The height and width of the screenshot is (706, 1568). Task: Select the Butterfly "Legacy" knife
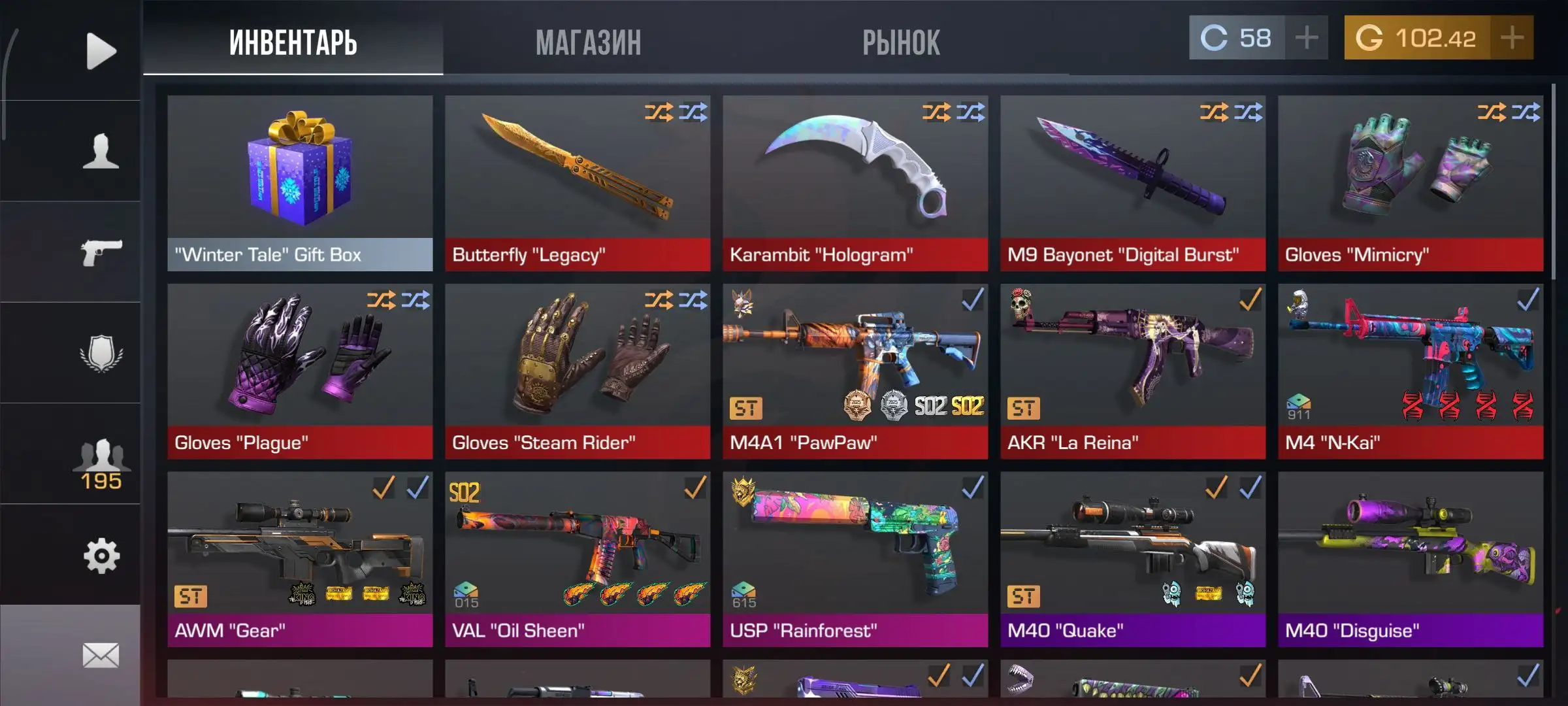(x=578, y=183)
